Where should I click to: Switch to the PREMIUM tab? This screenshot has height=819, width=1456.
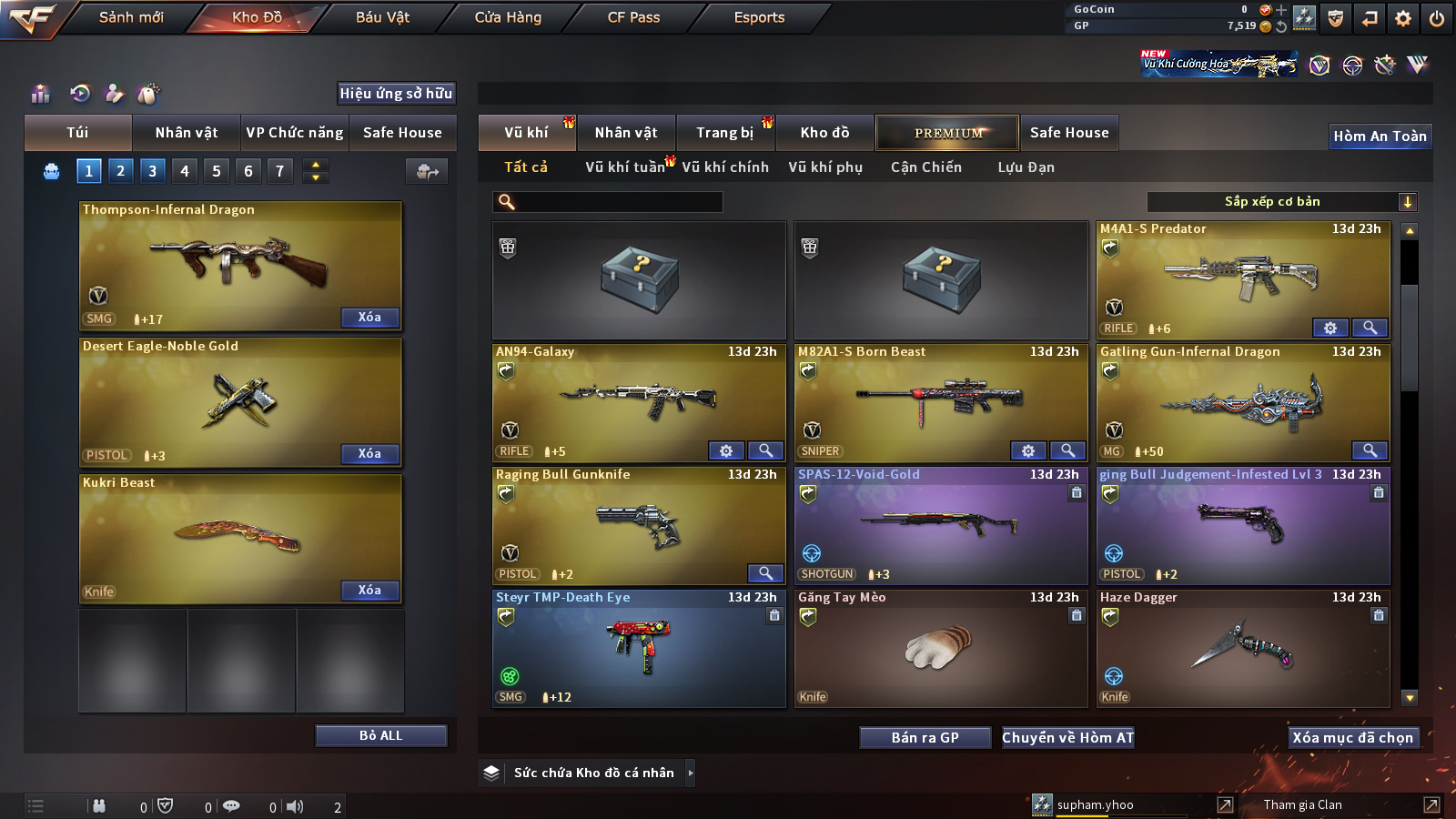947,133
